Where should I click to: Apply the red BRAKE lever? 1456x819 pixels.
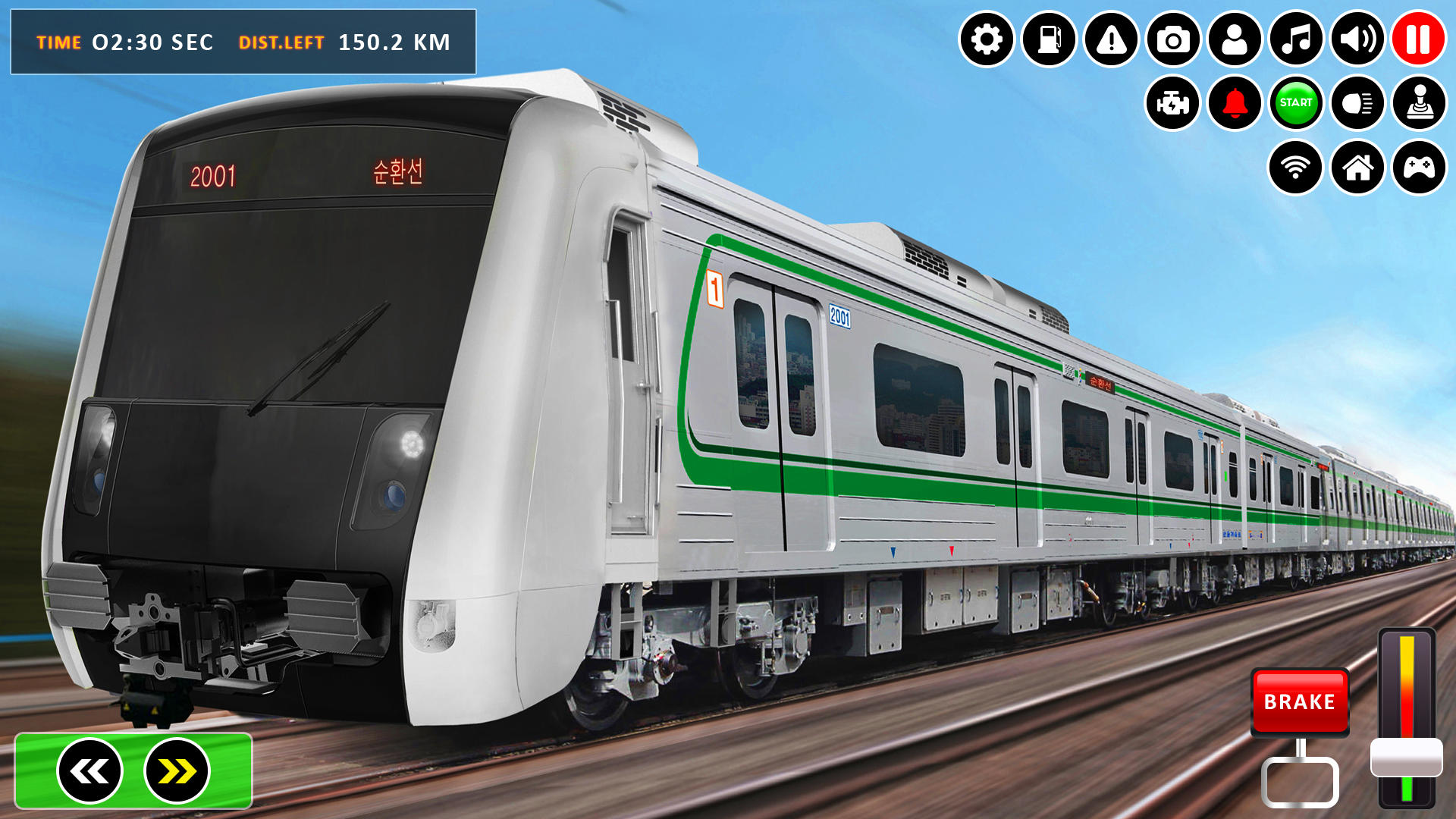click(x=1299, y=702)
